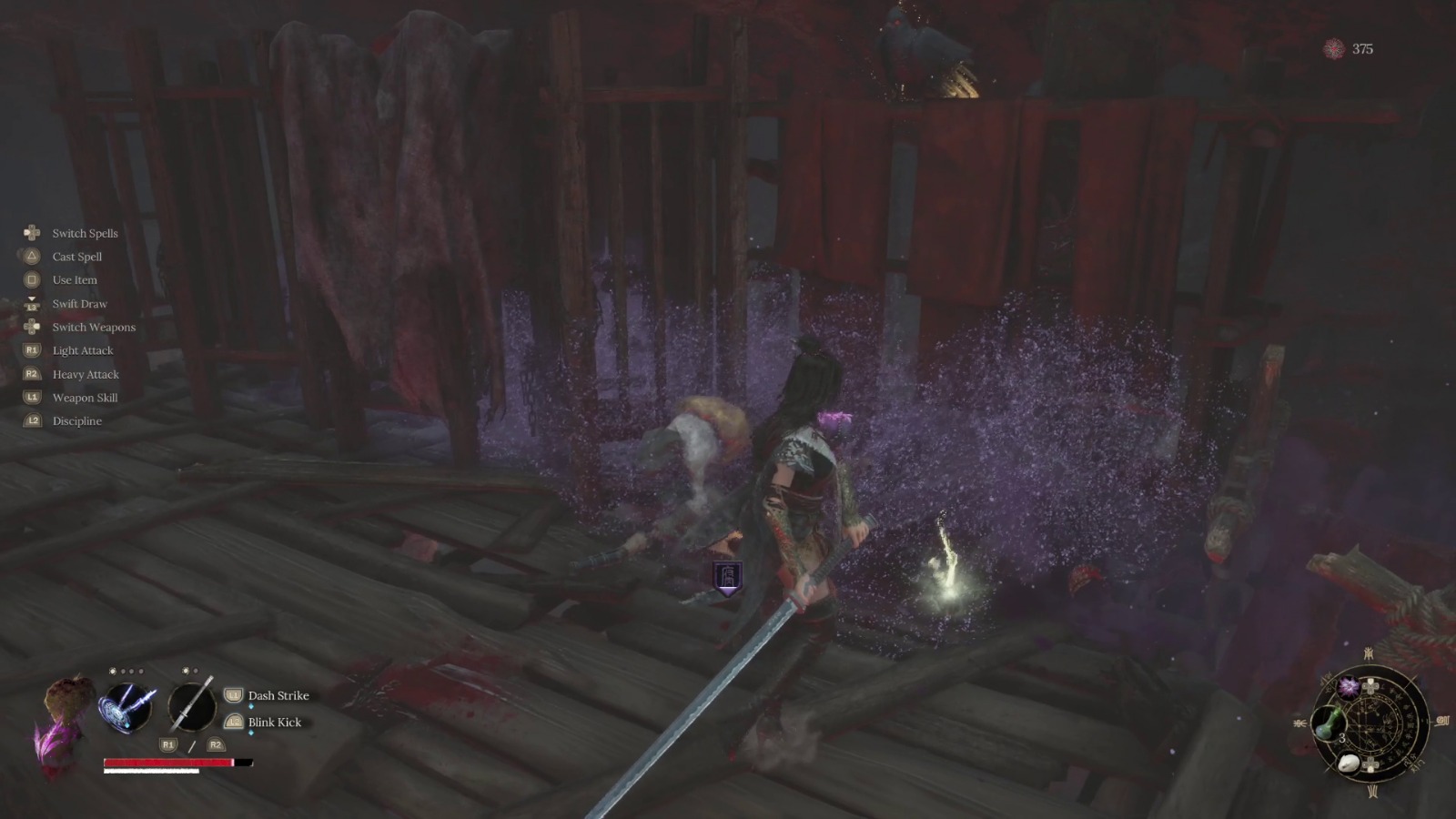Click the d-pad up selector on item wheel
Screen dimensions: 1456x819
tap(1371, 685)
